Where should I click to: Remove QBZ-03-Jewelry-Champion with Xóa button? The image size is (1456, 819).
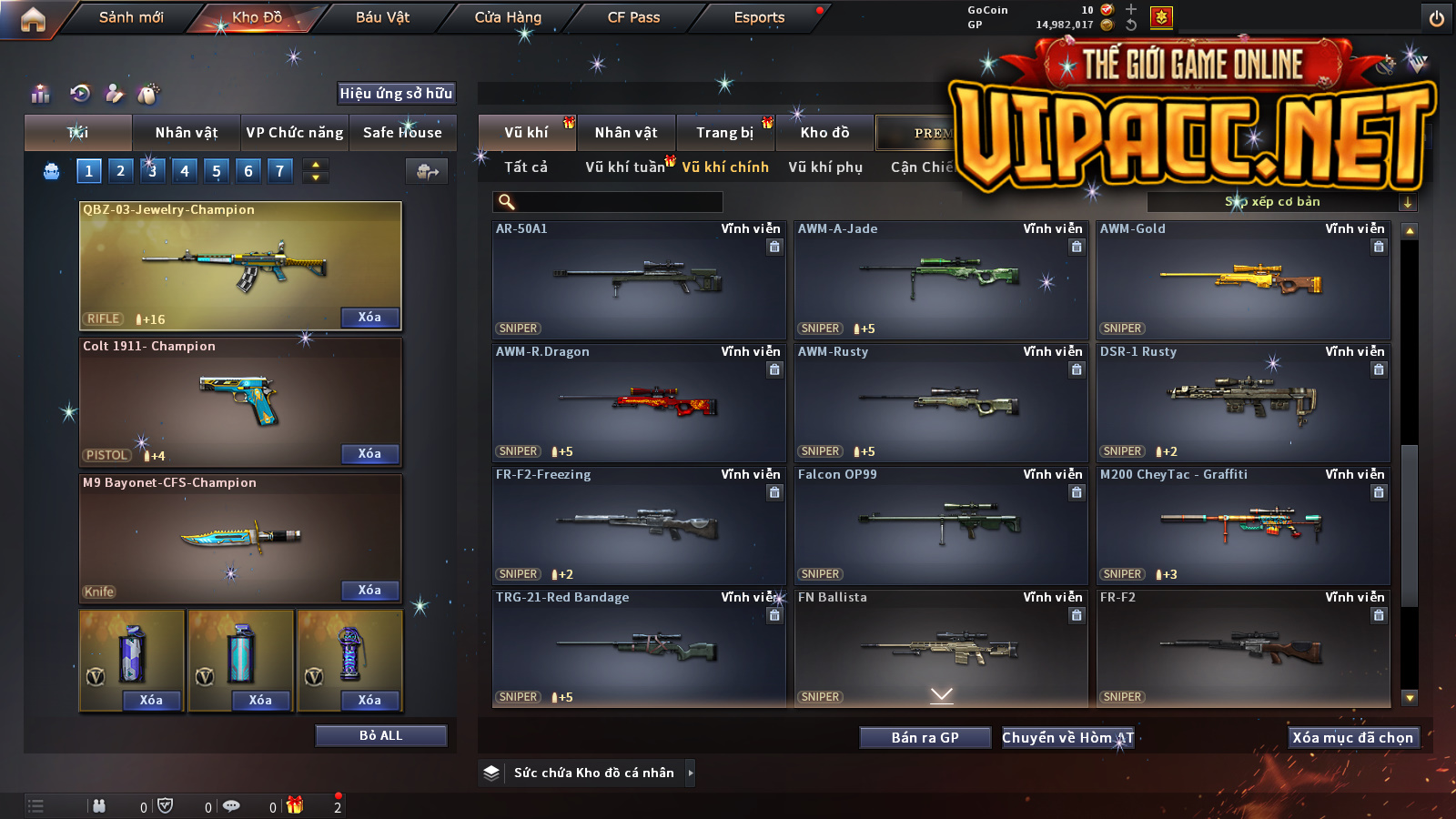[369, 318]
